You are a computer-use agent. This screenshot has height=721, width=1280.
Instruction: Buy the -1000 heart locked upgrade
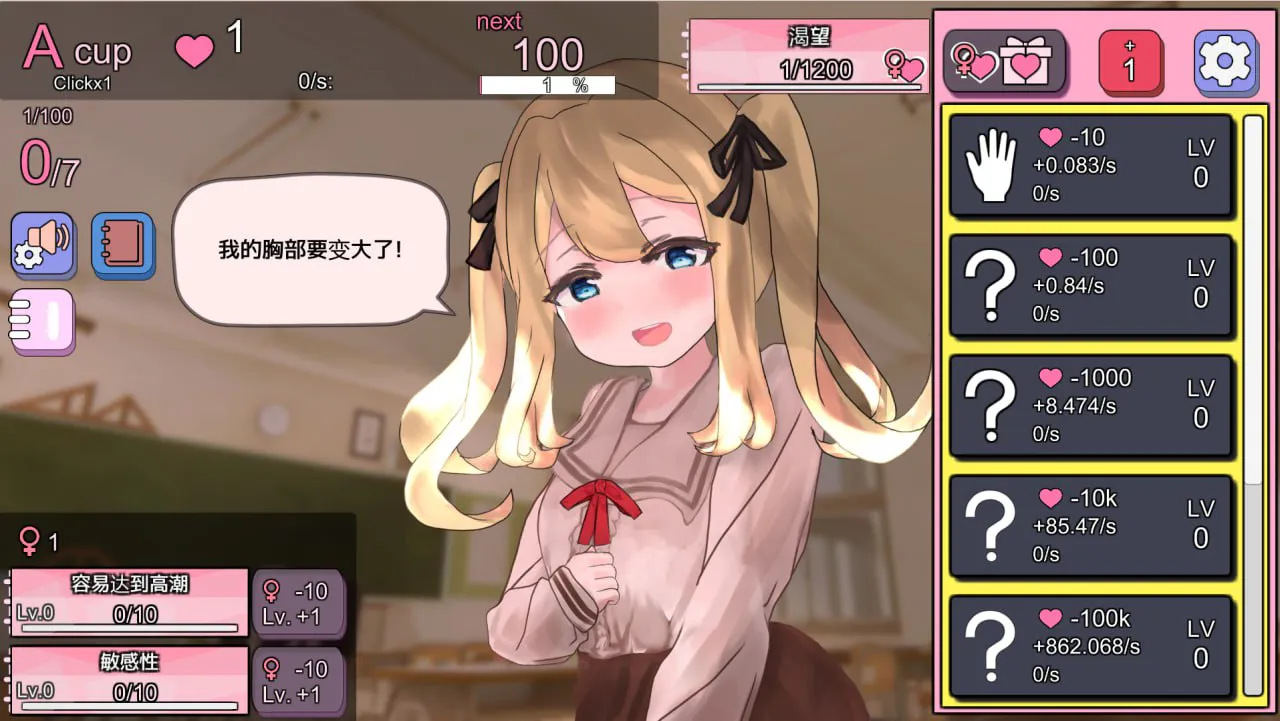coord(1090,405)
